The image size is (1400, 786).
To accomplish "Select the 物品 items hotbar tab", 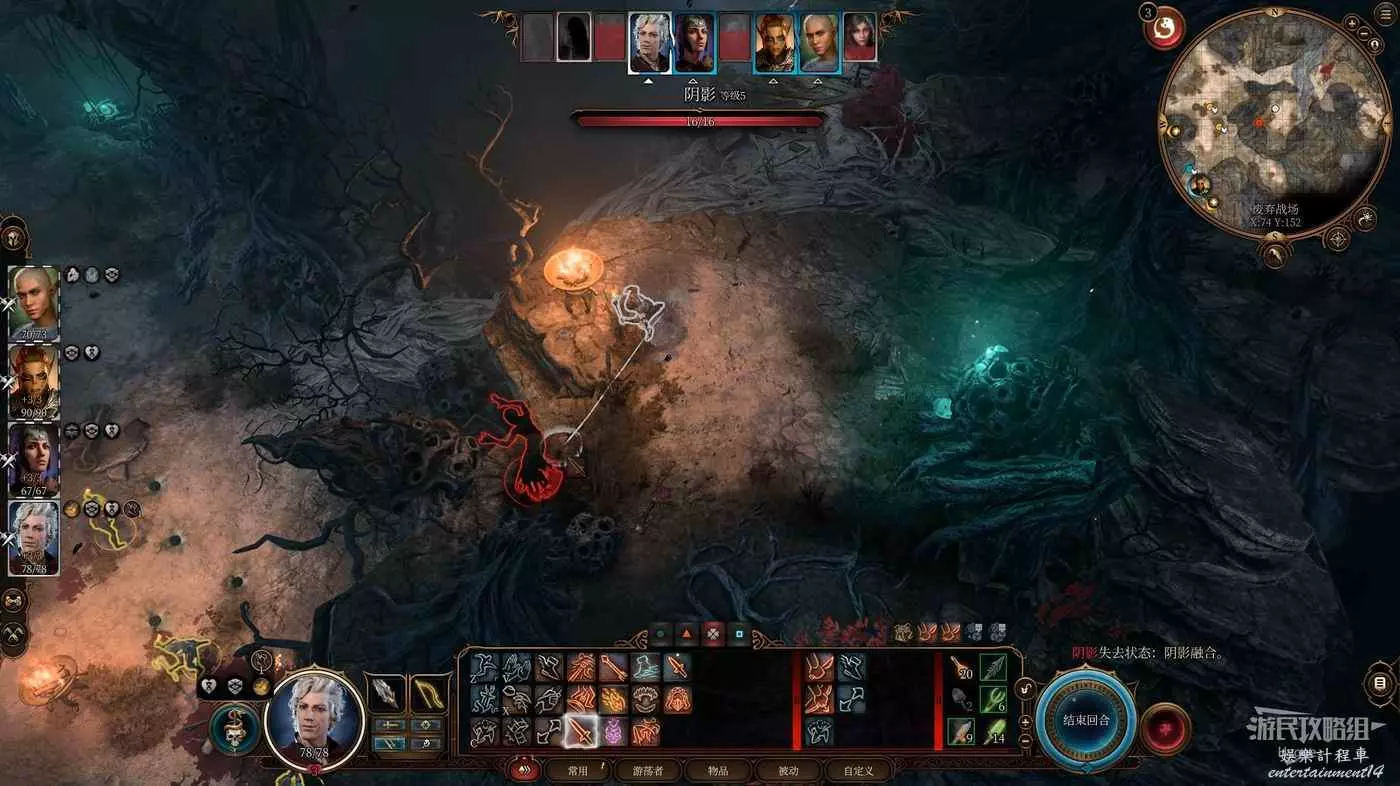I will (718, 770).
